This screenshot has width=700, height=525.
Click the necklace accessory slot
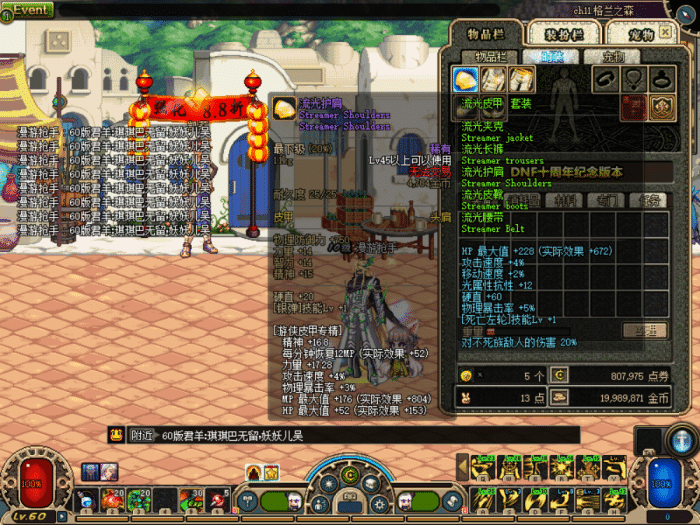click(632, 79)
